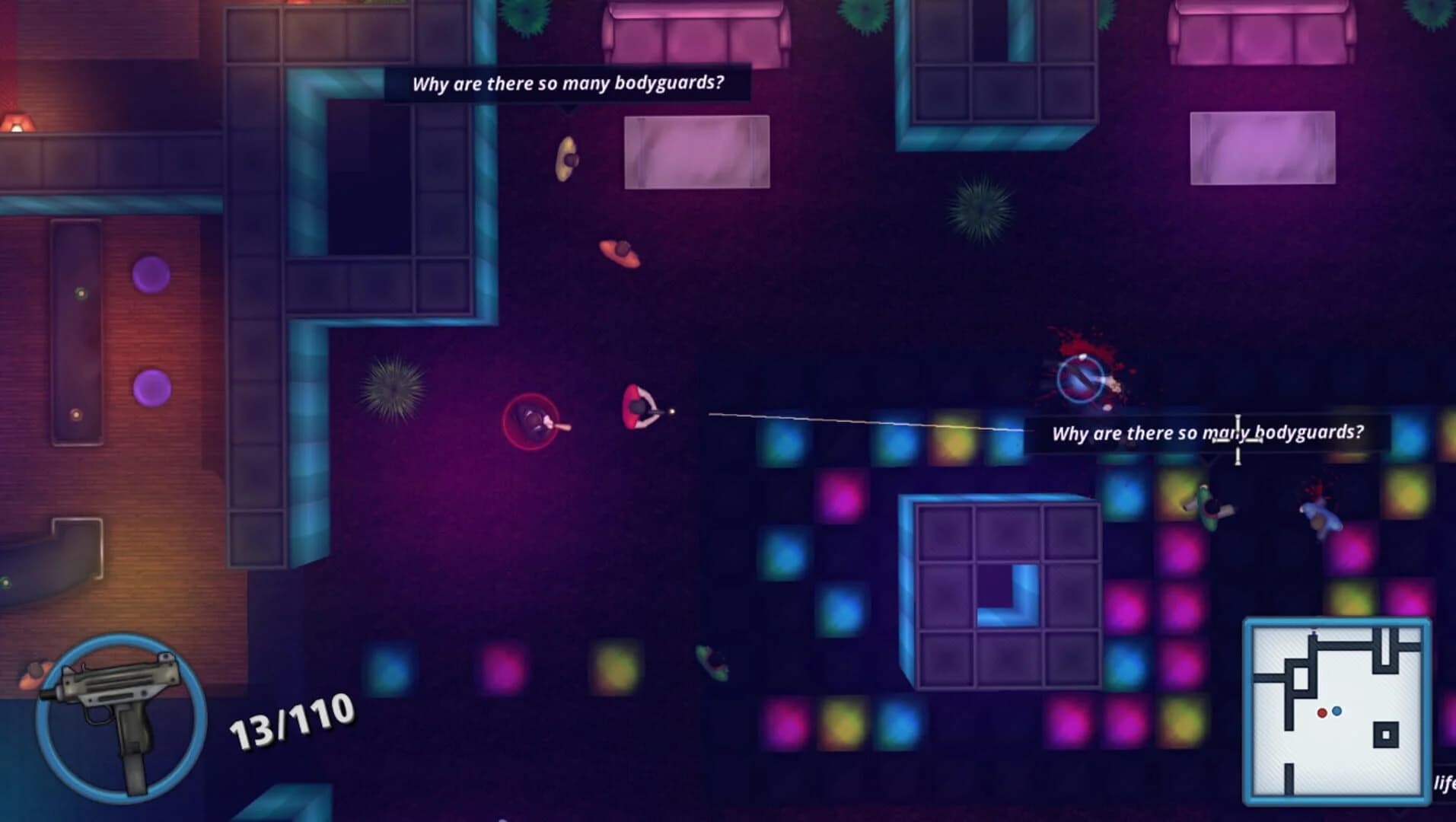Image resolution: width=1456 pixels, height=822 pixels.
Task: Click the pink couch at the top of the room
Action: [693, 34]
